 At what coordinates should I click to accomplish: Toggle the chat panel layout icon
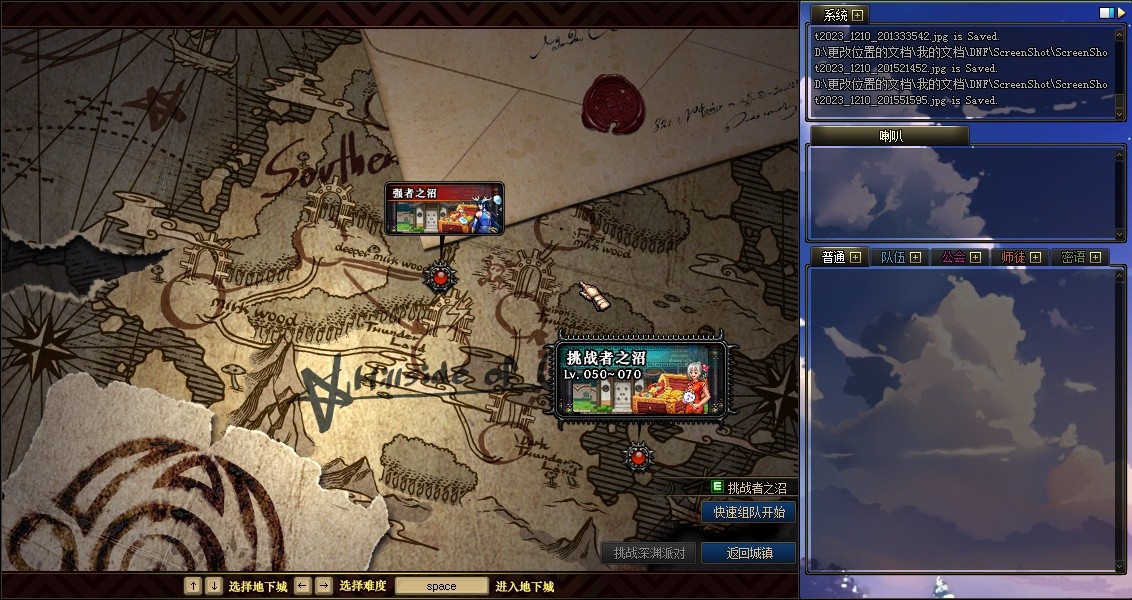coord(1107,13)
